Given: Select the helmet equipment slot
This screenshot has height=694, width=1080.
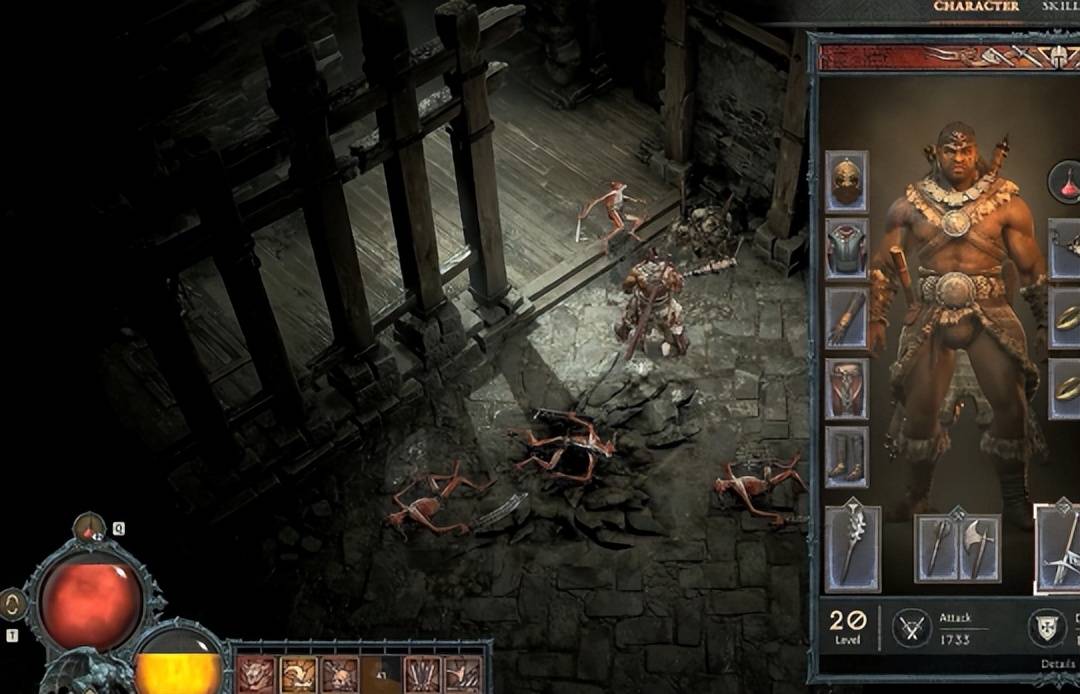Looking at the screenshot, I should click(846, 181).
